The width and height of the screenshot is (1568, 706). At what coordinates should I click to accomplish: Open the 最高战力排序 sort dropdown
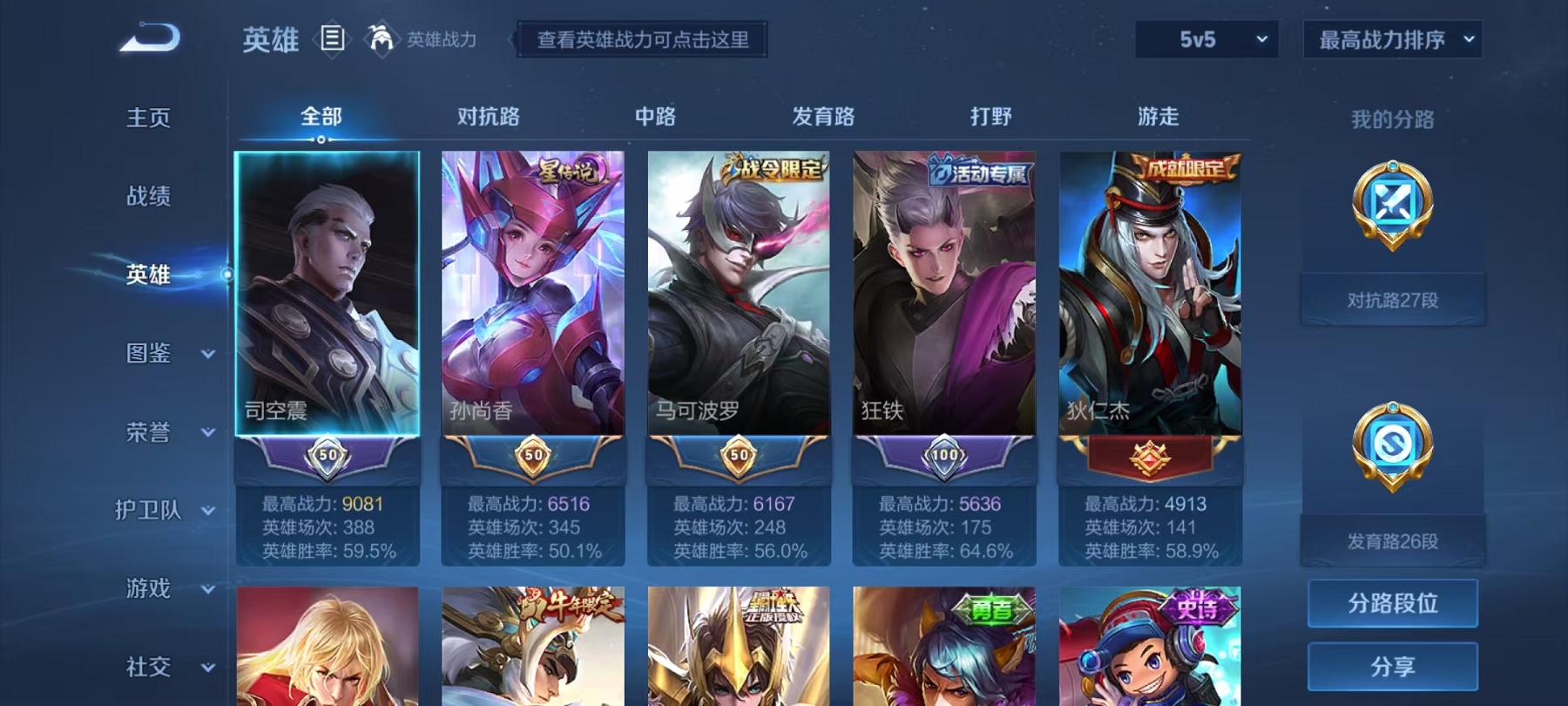1391,38
